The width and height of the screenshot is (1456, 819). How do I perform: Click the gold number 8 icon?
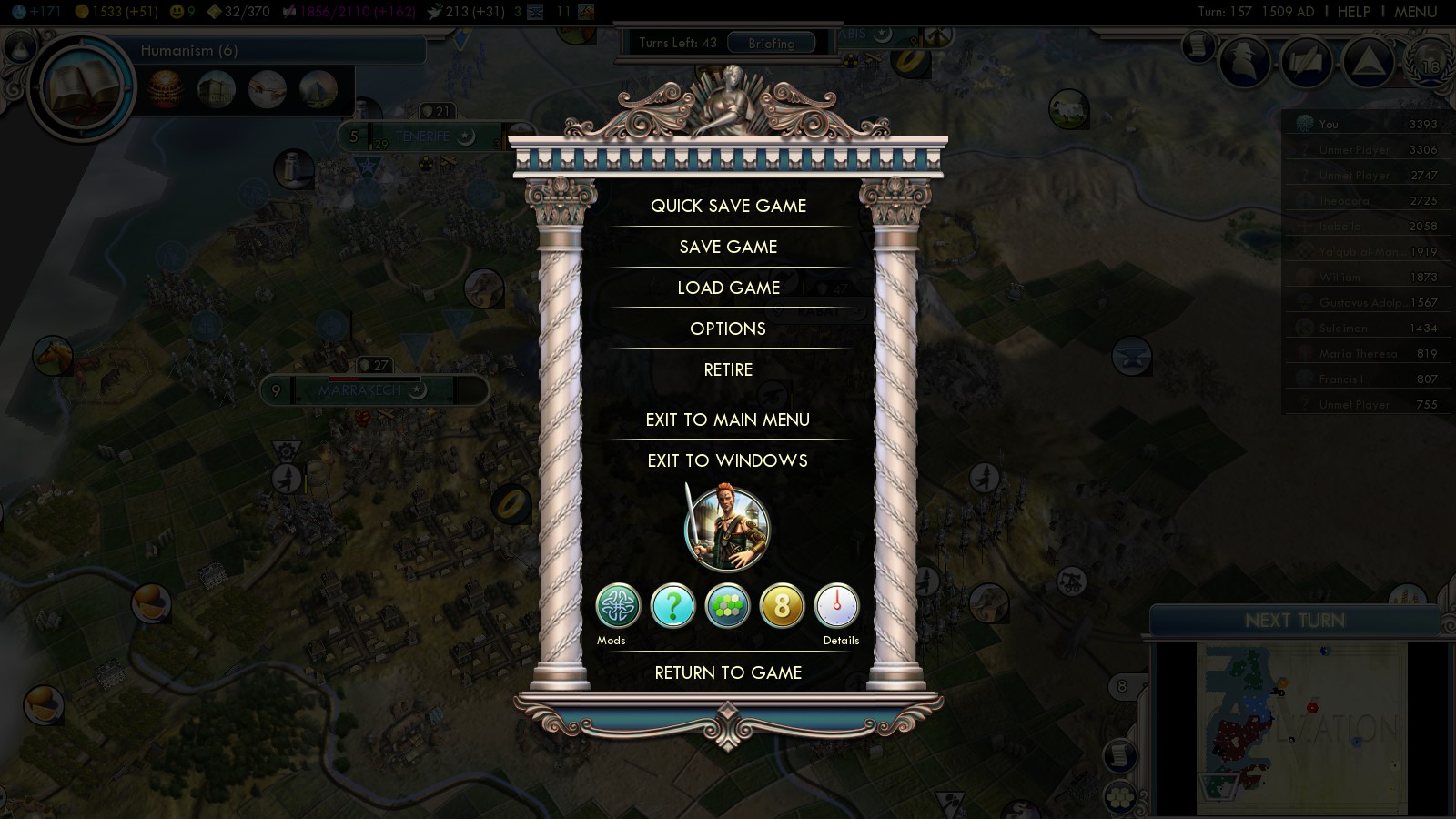coord(782,606)
